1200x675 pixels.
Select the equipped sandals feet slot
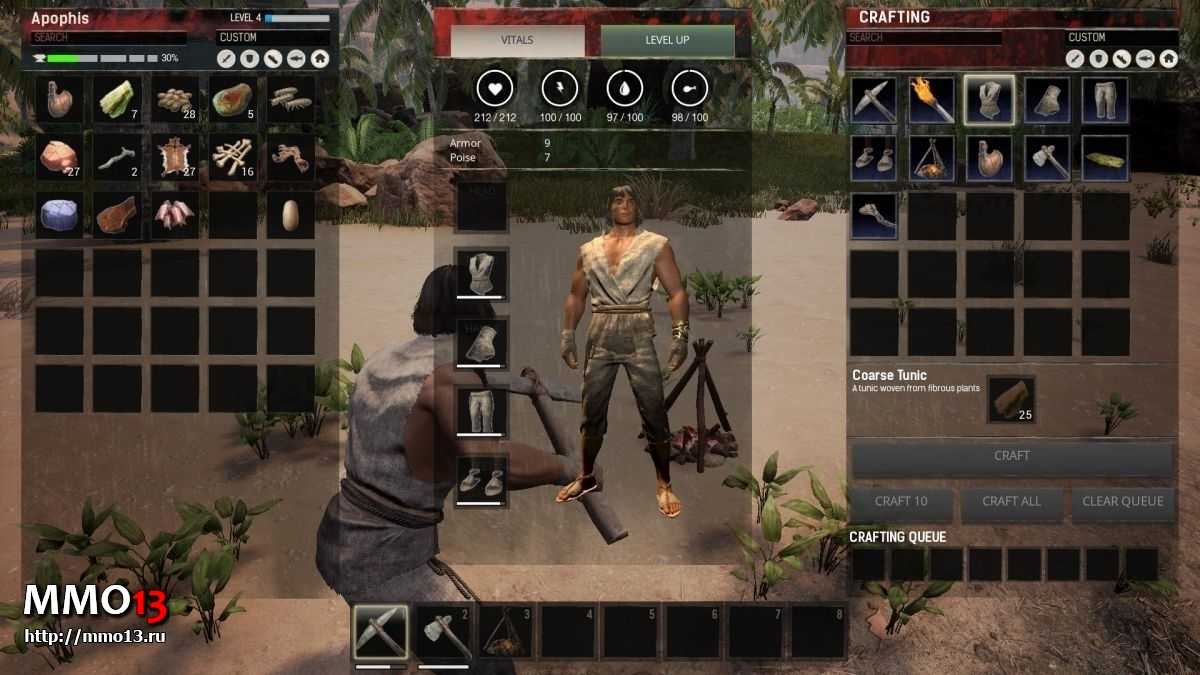(481, 479)
